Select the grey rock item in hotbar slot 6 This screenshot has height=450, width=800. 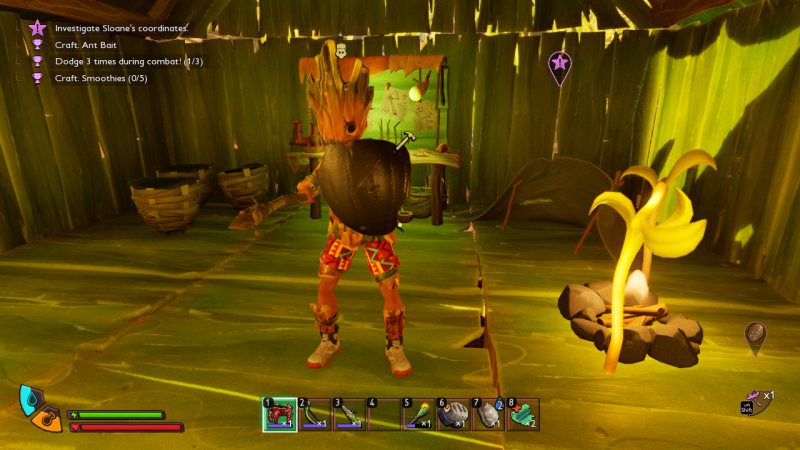[453, 414]
